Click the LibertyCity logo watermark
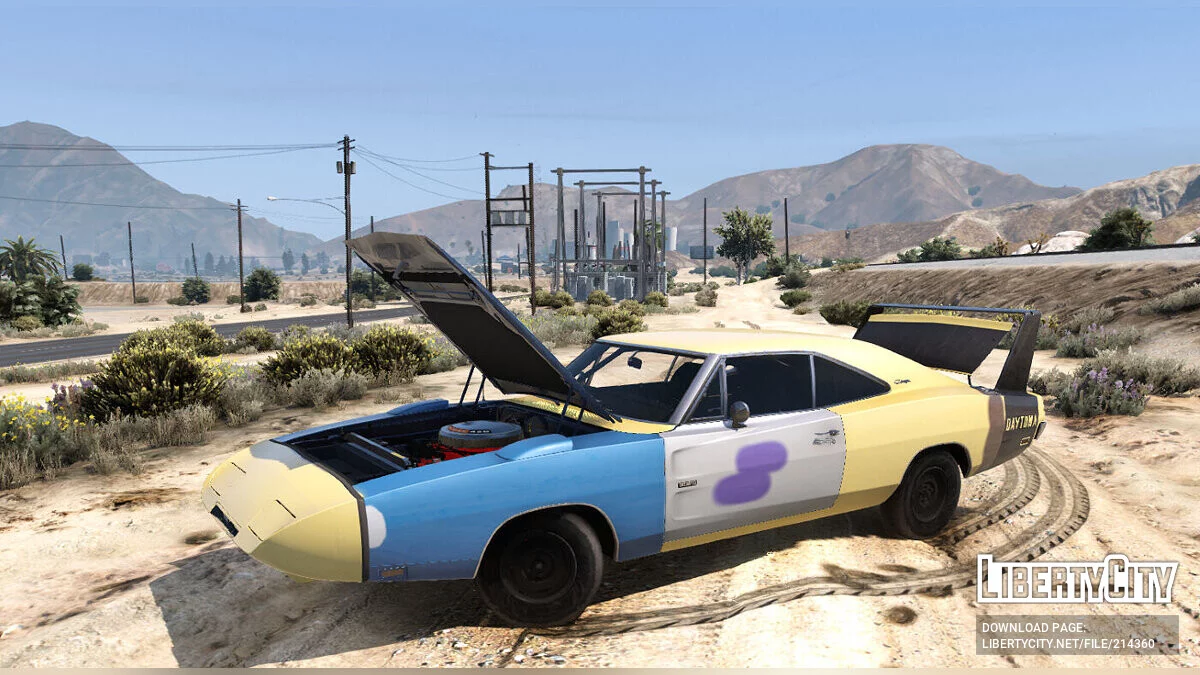Viewport: 1200px width, 675px height. click(x=1077, y=580)
